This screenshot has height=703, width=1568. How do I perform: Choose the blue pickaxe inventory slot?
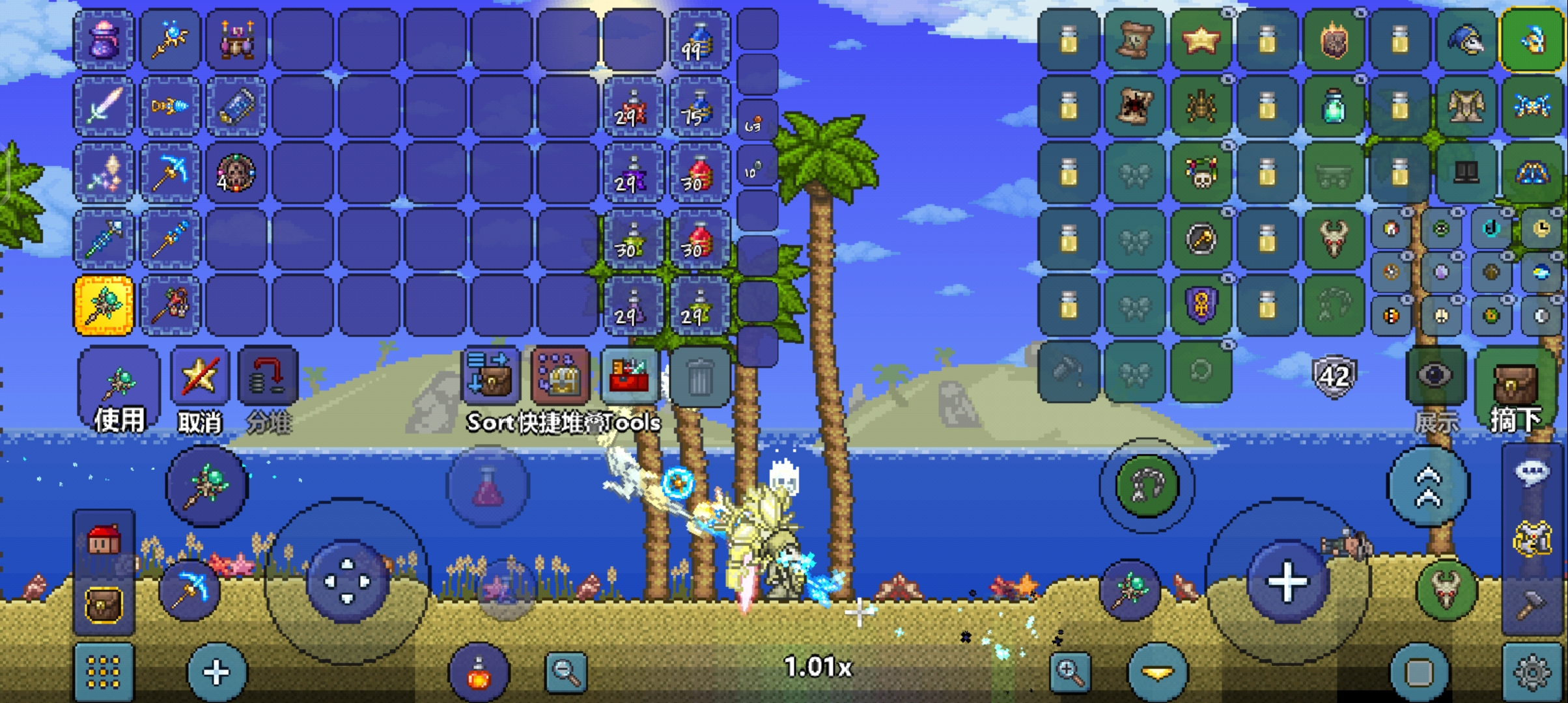[x=170, y=172]
